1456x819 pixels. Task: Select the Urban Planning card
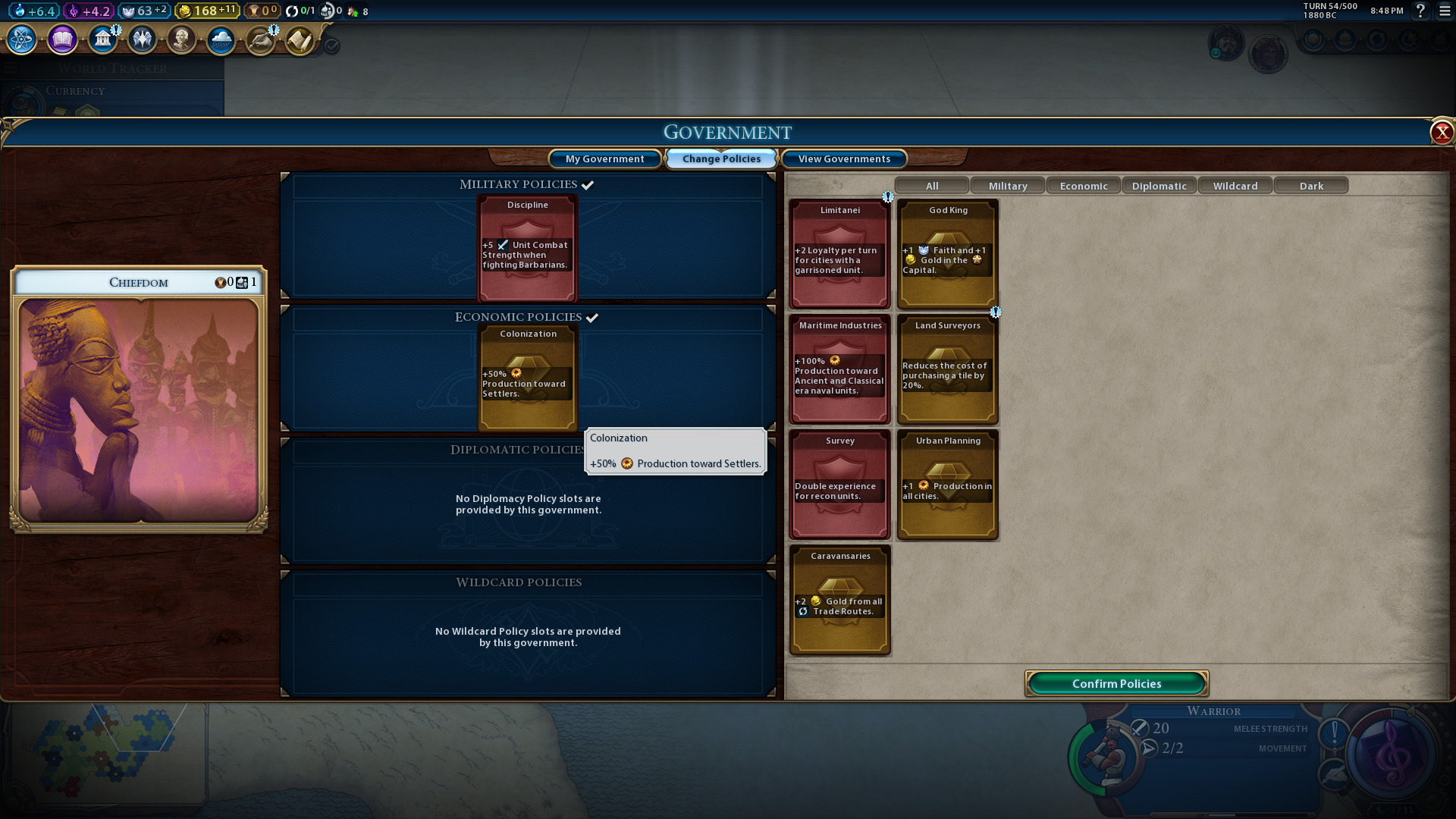(x=948, y=485)
